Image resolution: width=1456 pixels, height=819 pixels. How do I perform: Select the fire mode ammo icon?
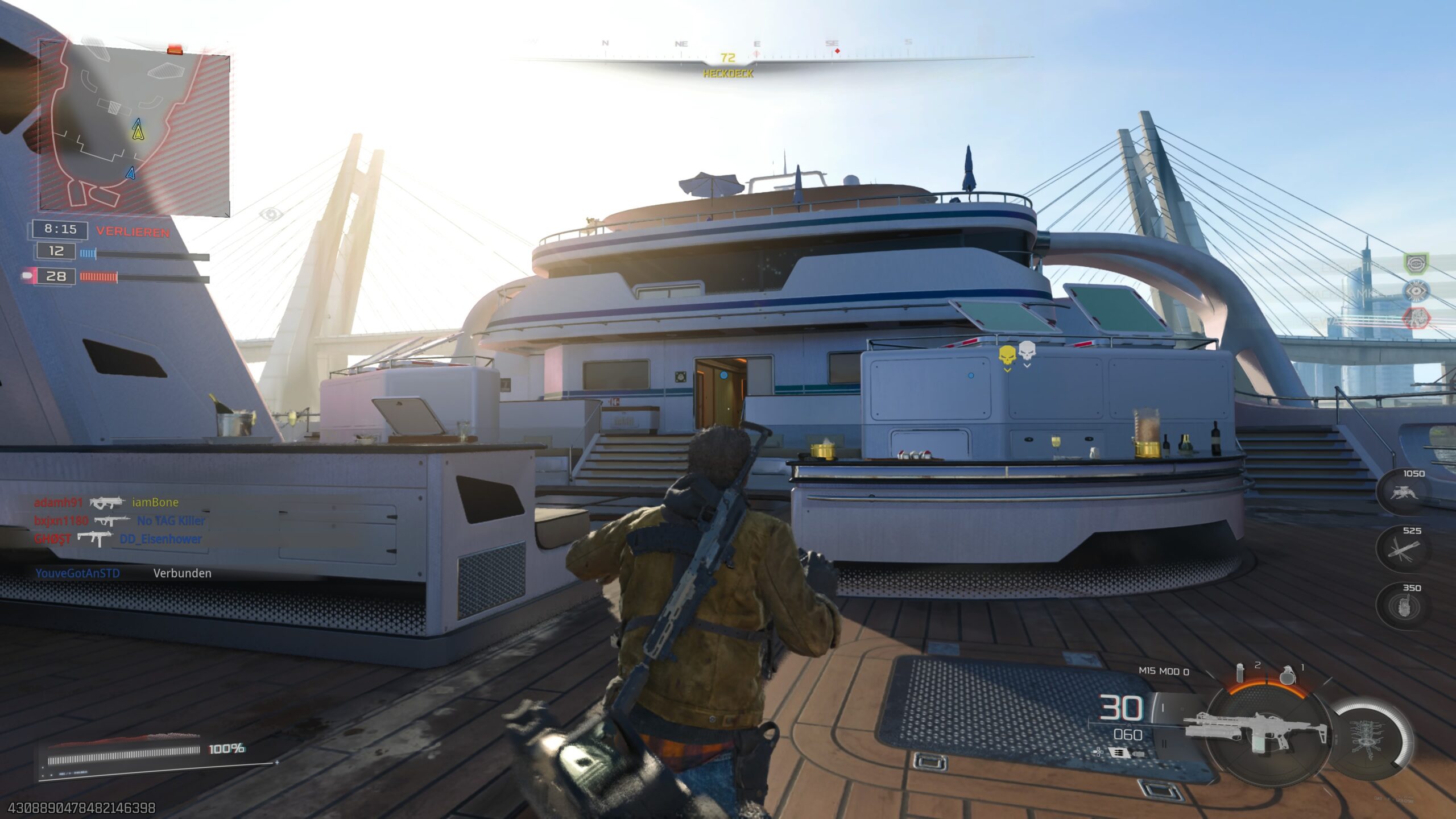click(x=1118, y=753)
